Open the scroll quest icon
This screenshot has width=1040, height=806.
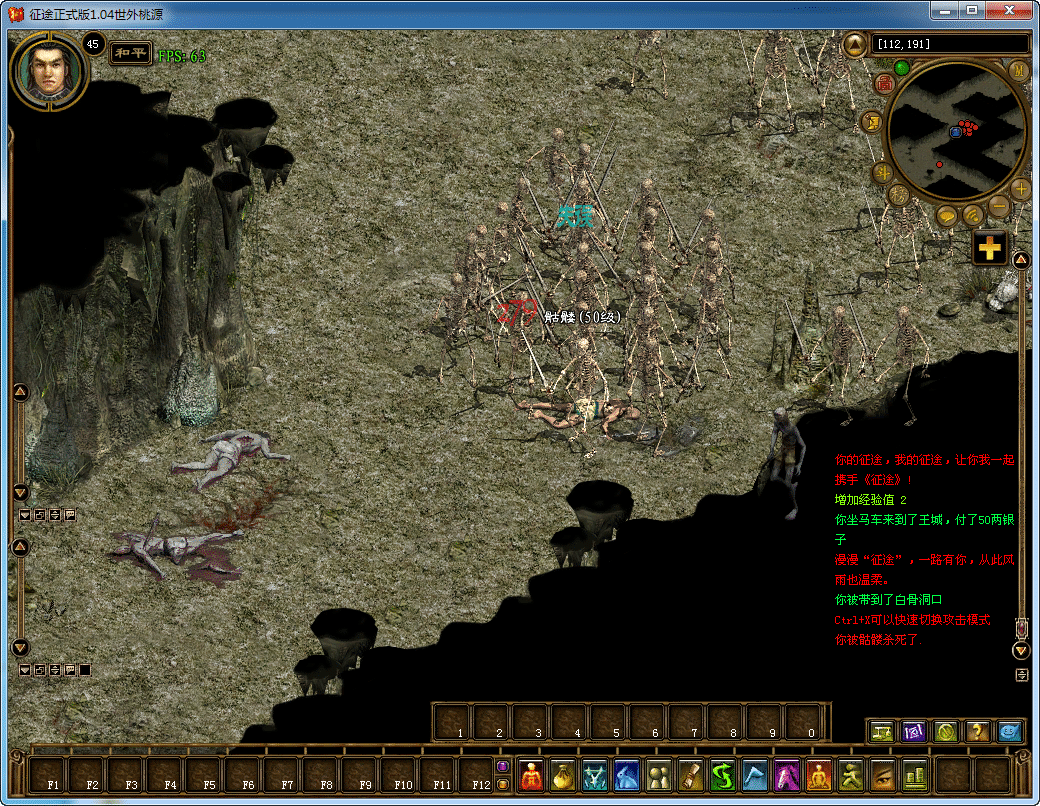[691, 776]
